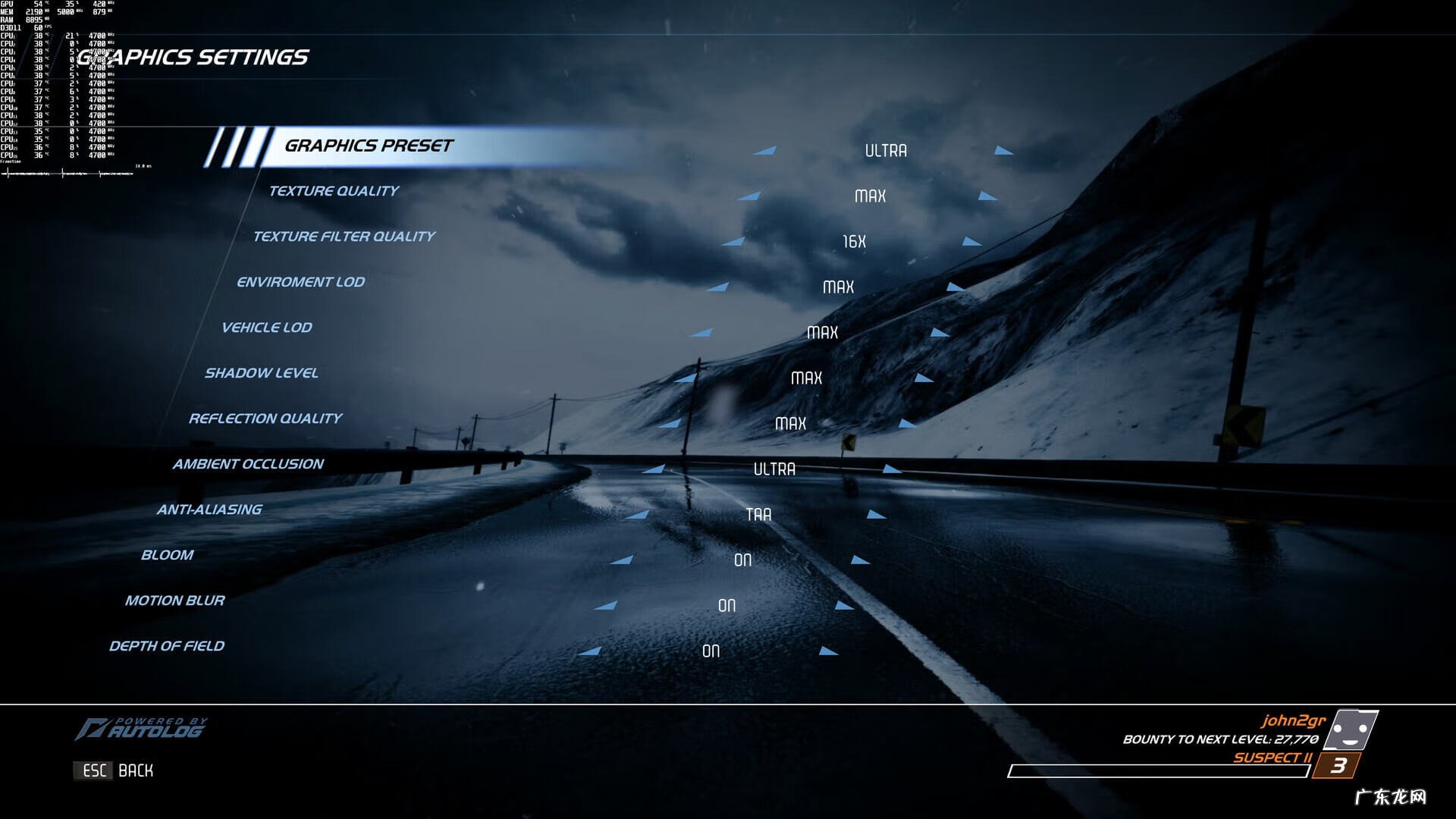
Task: Click right arrow for Reflection Quality
Action: click(x=908, y=424)
